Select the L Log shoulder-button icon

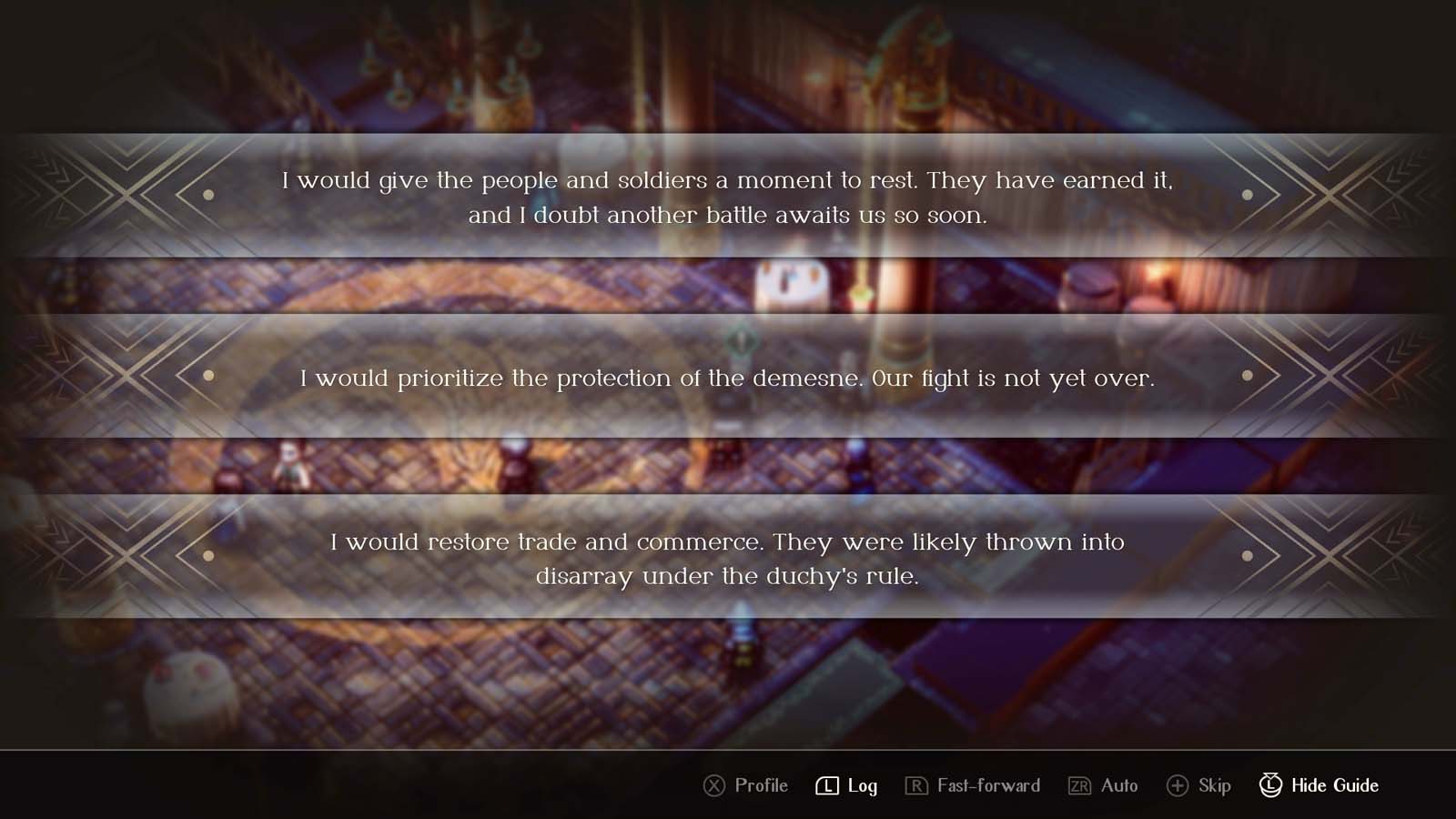[x=826, y=785]
